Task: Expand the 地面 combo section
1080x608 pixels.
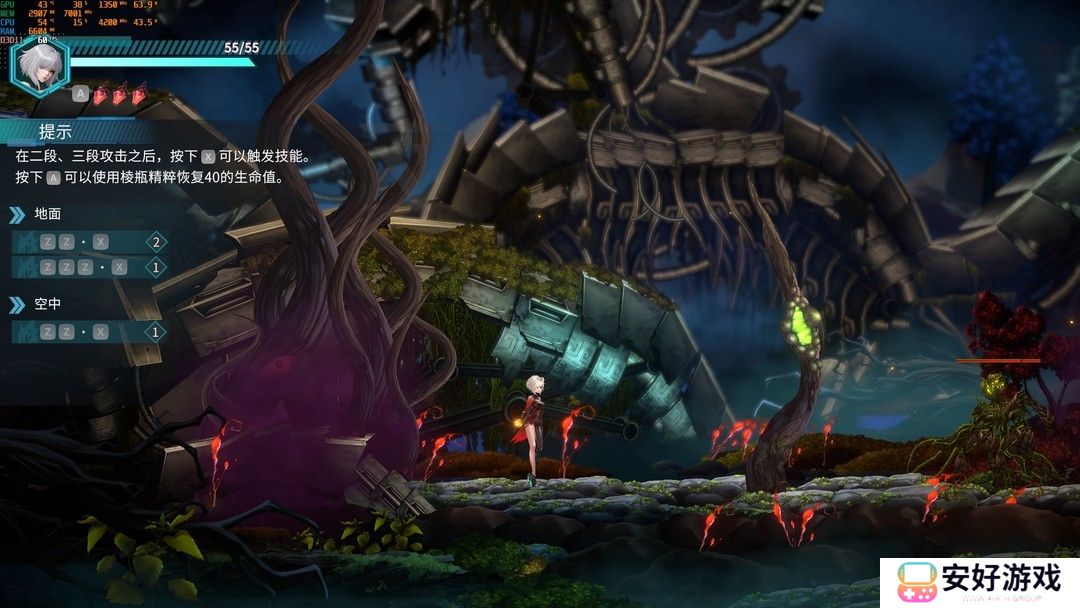Action: pyautogui.click(x=48, y=213)
